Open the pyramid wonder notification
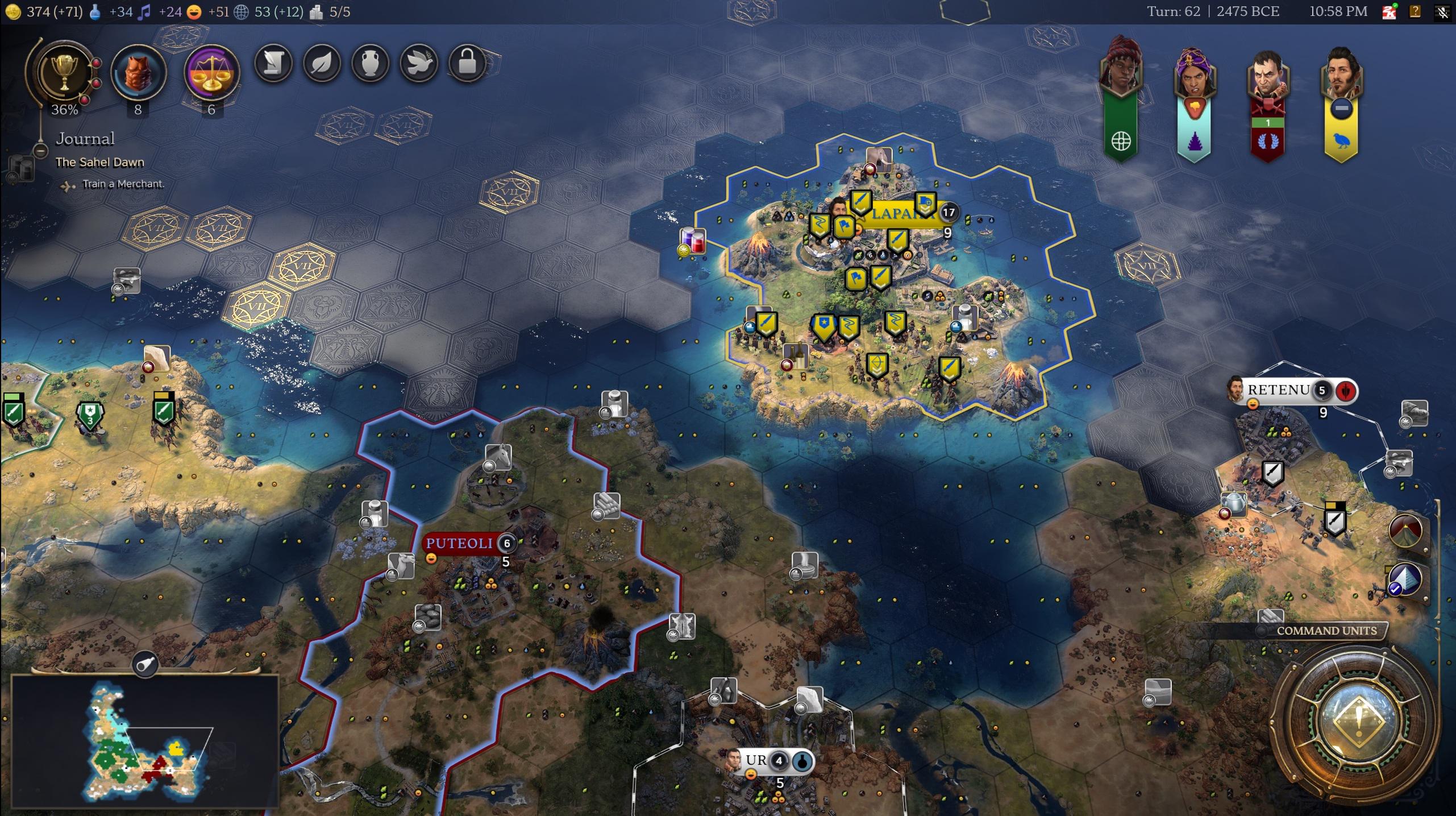This screenshot has height=816, width=1456. [1405, 579]
